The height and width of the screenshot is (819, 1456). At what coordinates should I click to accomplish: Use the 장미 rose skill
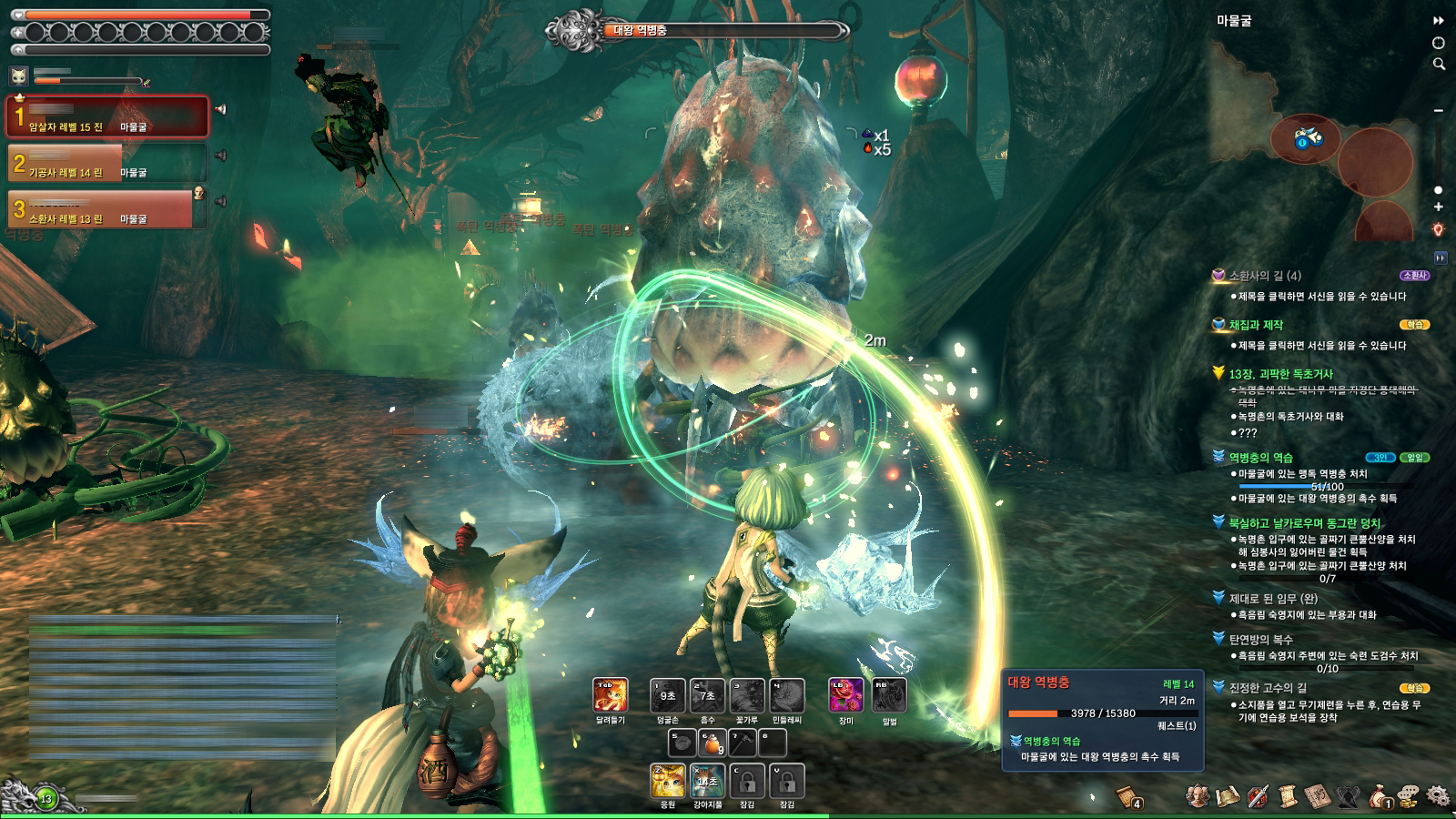point(845,695)
